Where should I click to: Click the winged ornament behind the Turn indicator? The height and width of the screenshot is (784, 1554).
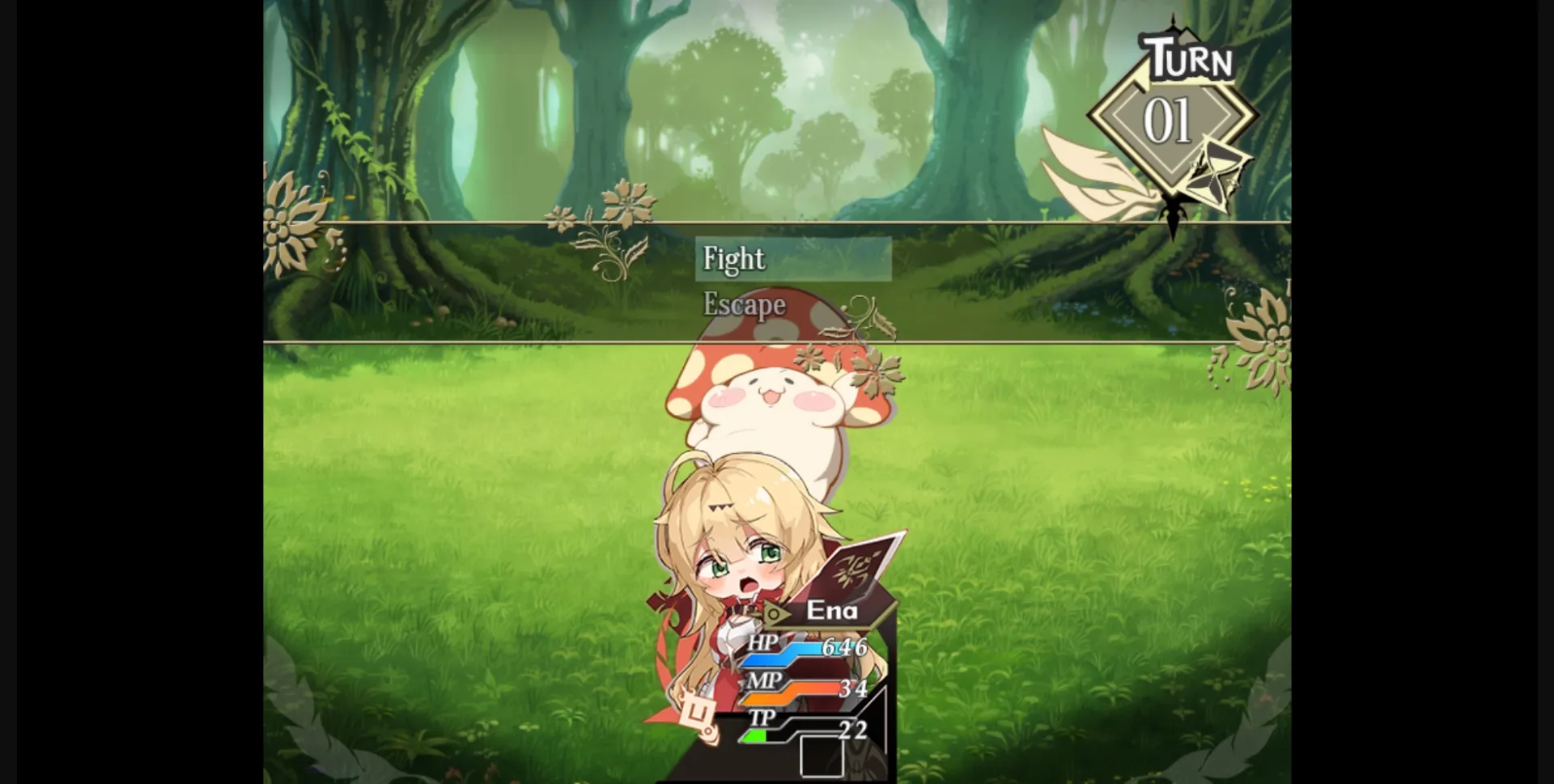tap(1093, 174)
